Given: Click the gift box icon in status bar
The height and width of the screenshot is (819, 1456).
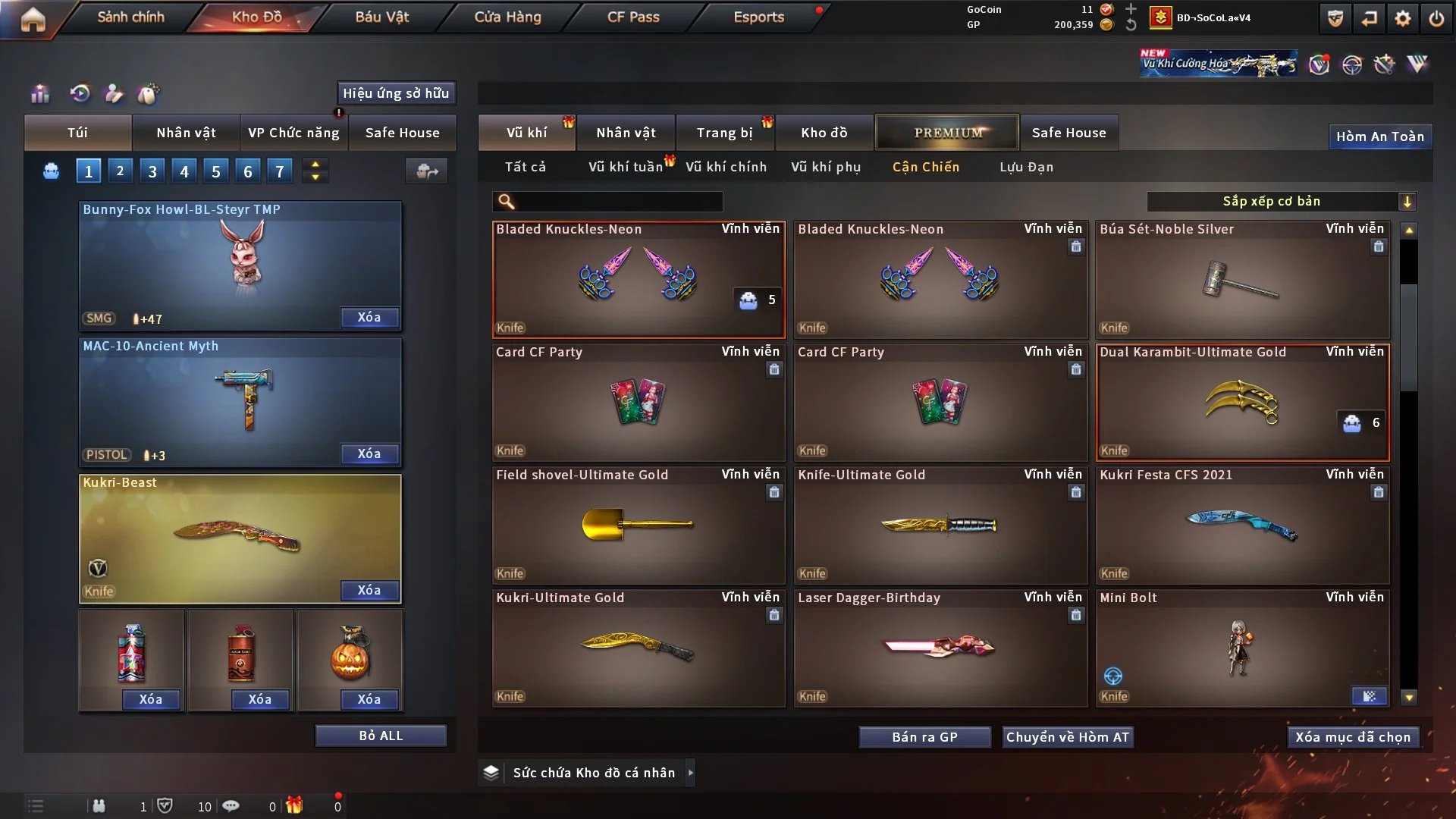Looking at the screenshot, I should pyautogui.click(x=294, y=806).
